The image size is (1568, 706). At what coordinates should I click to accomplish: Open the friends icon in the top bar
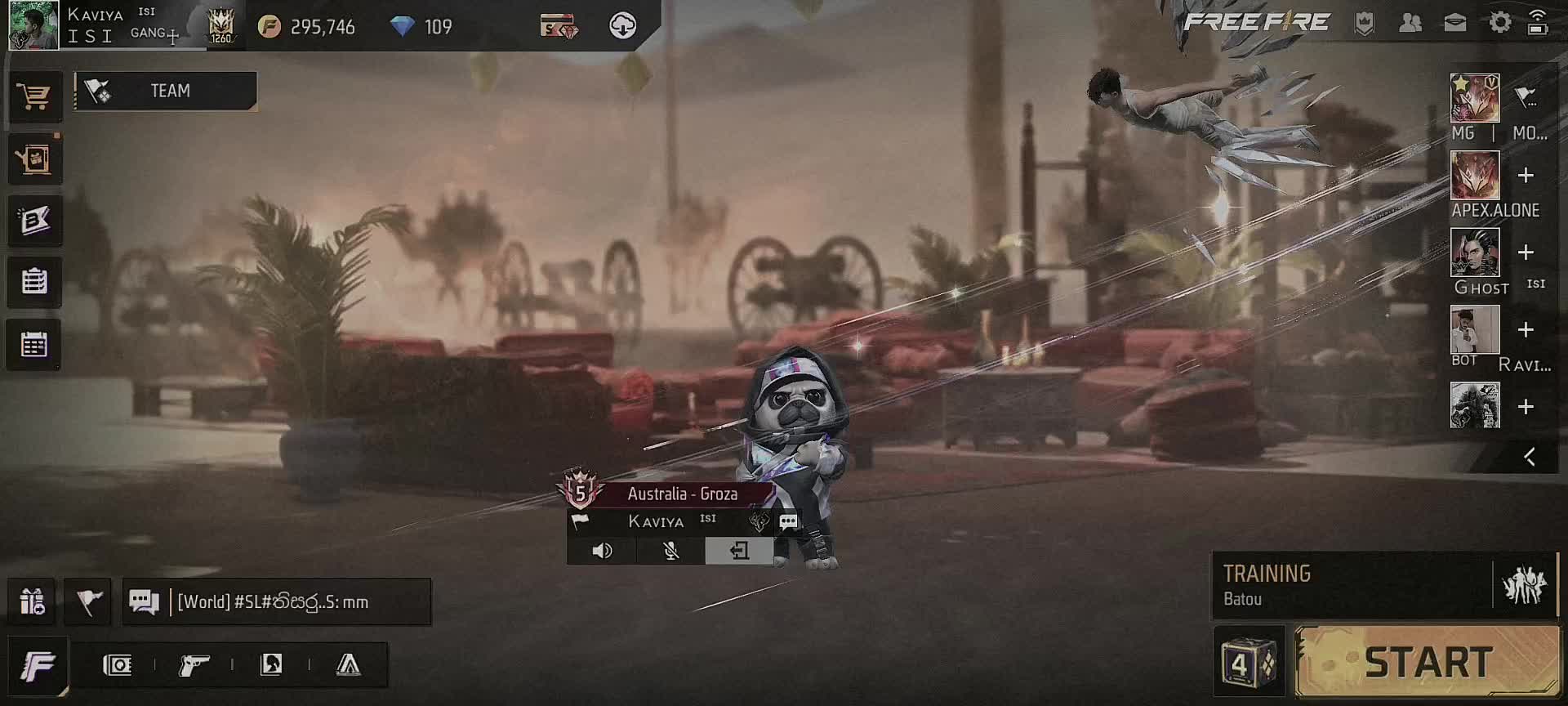(x=1410, y=23)
